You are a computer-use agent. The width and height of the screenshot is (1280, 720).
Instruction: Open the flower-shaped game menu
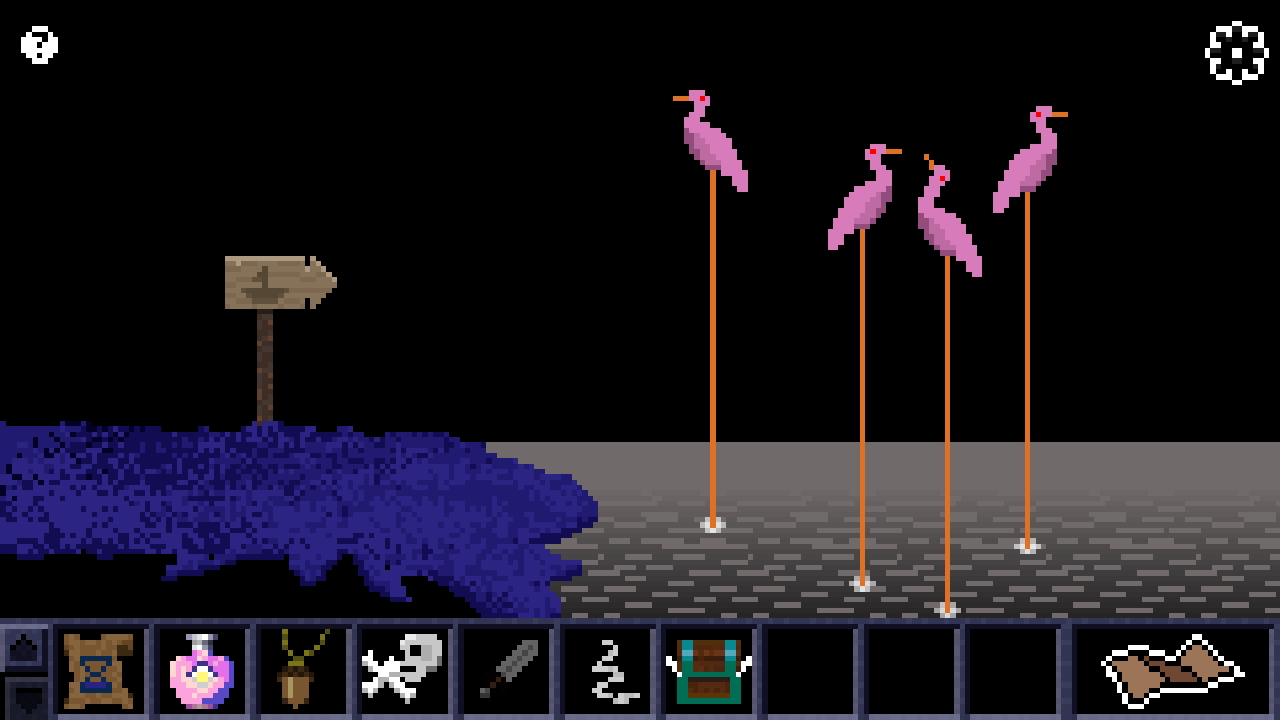1238,53
